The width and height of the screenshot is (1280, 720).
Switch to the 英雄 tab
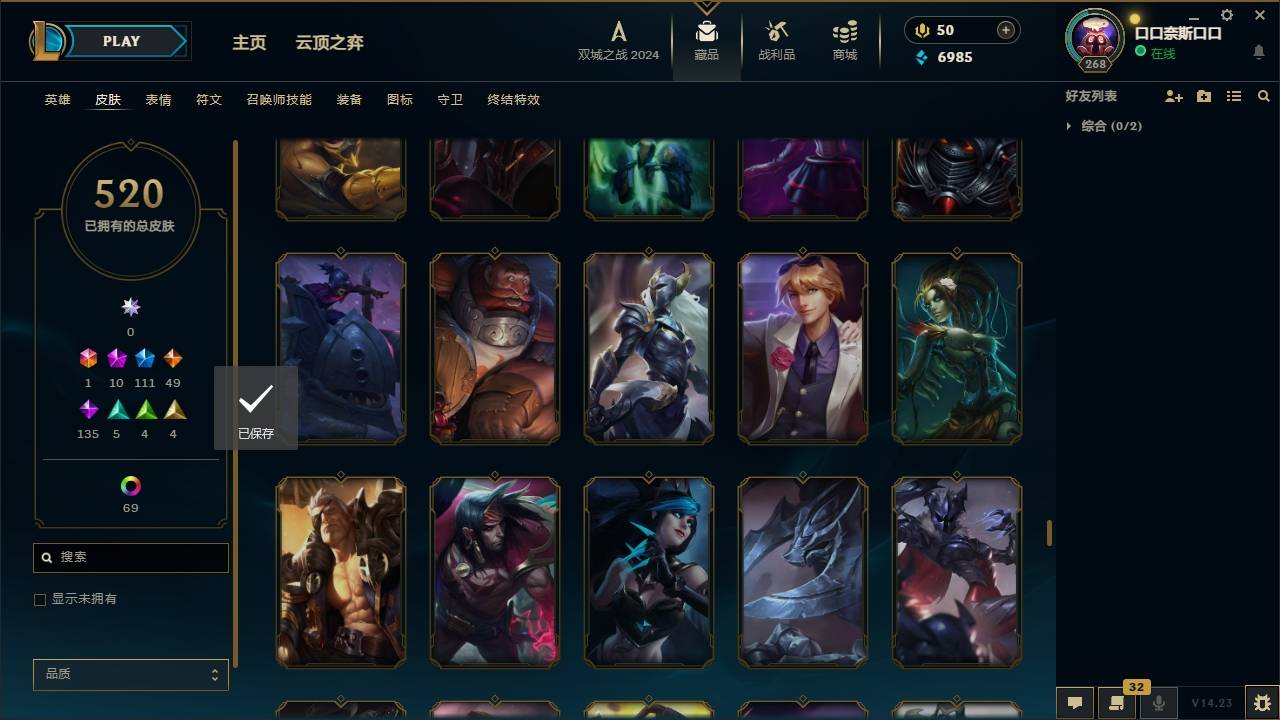pyautogui.click(x=57, y=100)
